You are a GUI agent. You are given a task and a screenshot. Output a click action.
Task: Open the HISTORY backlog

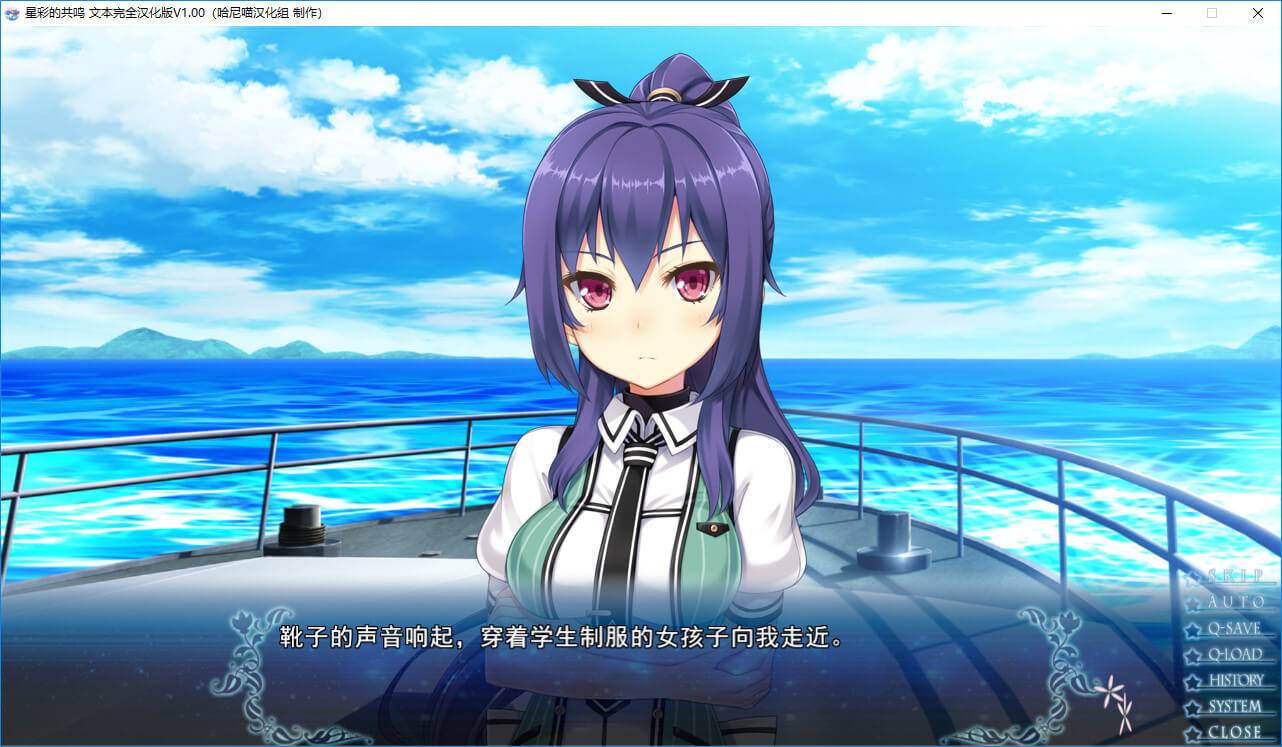tap(1235, 681)
